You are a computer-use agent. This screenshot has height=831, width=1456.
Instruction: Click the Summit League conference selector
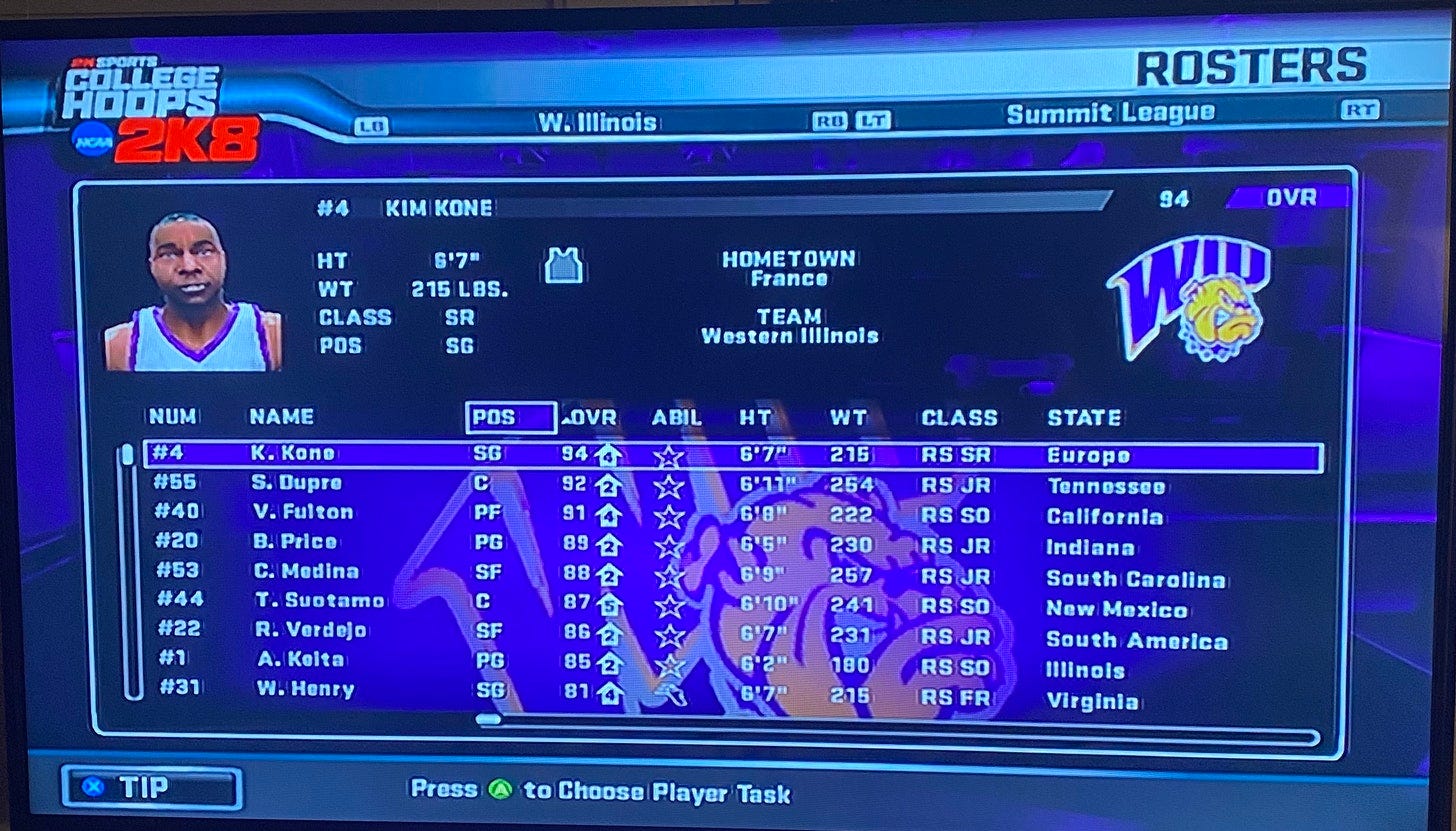(1110, 114)
